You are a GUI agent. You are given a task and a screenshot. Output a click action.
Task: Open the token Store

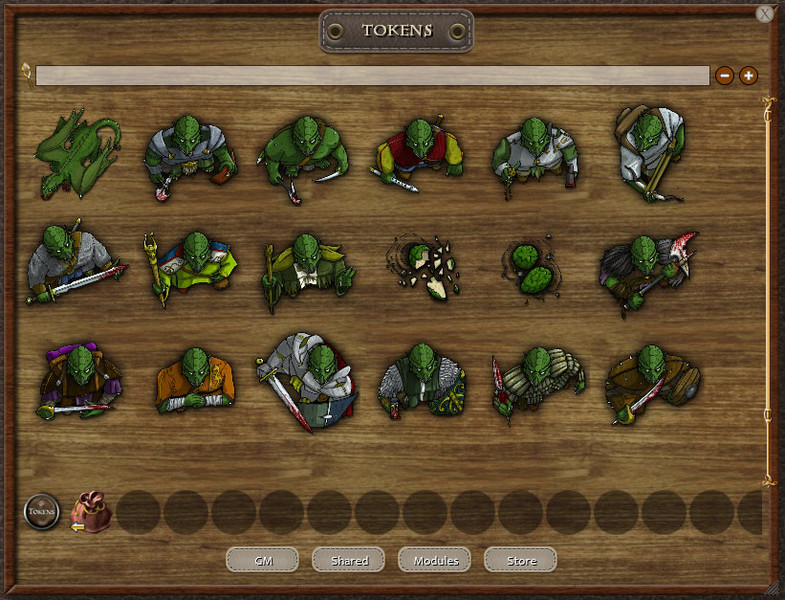tap(520, 560)
